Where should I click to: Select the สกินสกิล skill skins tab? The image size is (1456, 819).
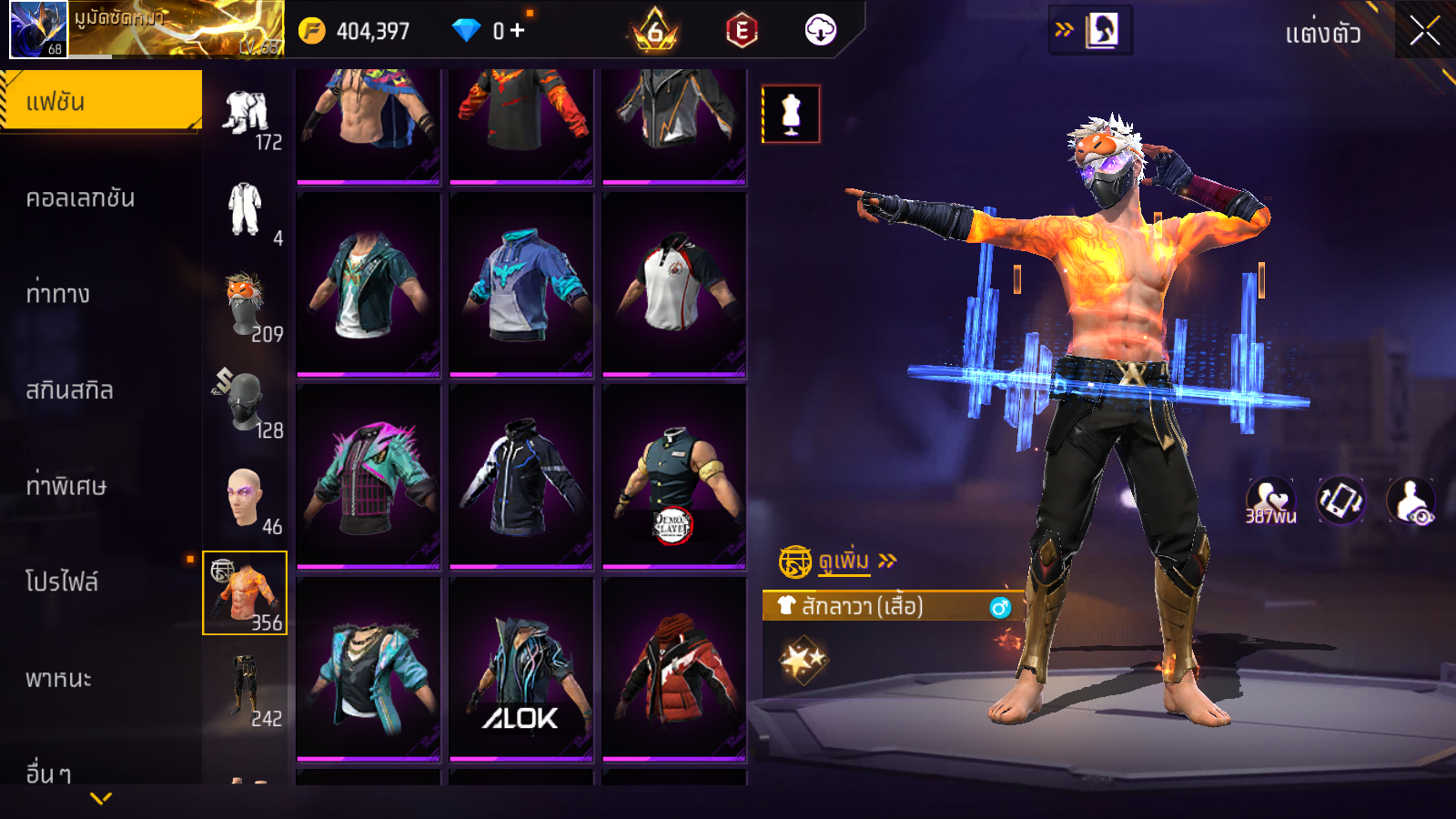tap(69, 390)
